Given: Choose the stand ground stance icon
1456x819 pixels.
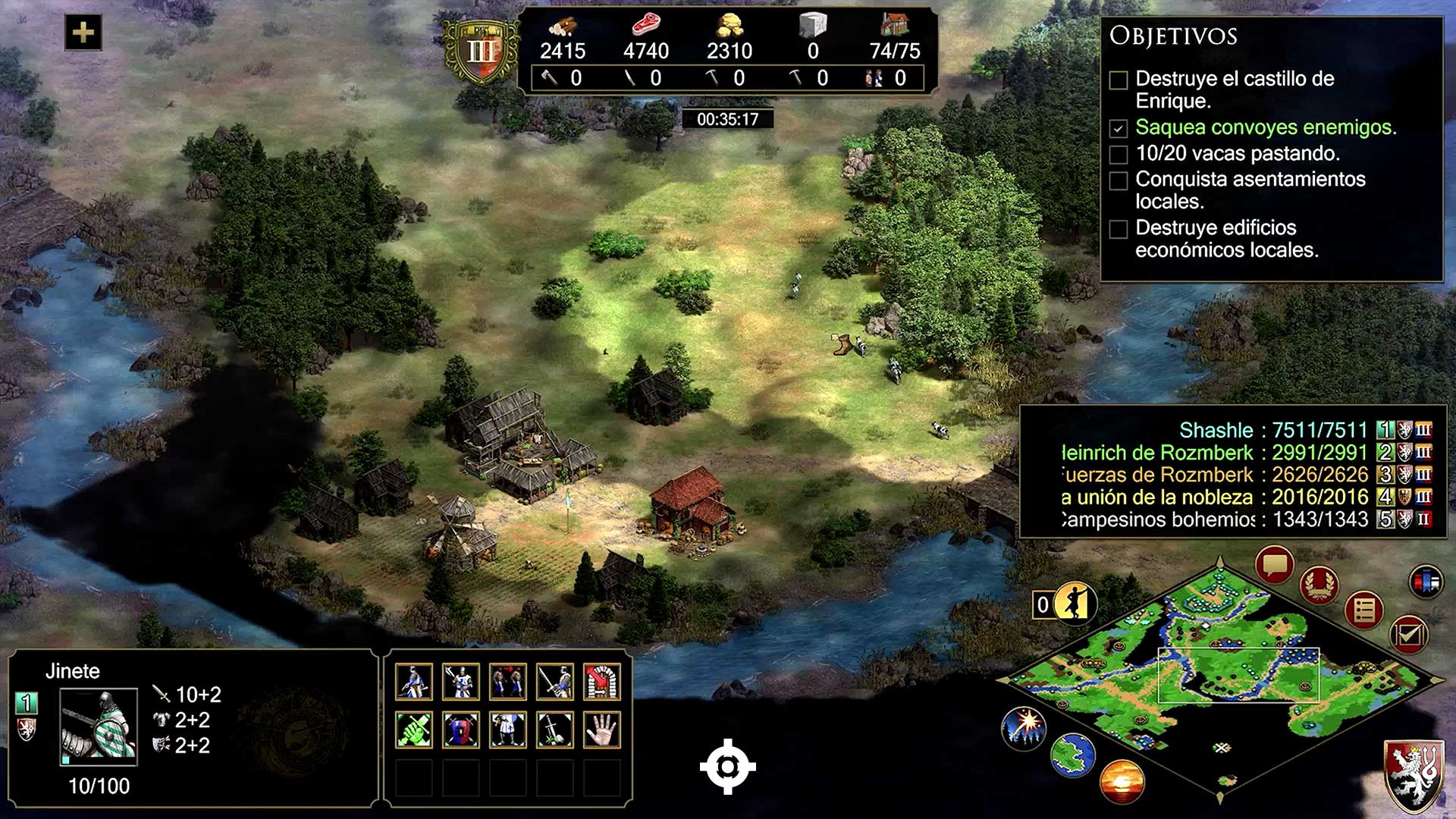Looking at the screenshot, I should tap(508, 730).
